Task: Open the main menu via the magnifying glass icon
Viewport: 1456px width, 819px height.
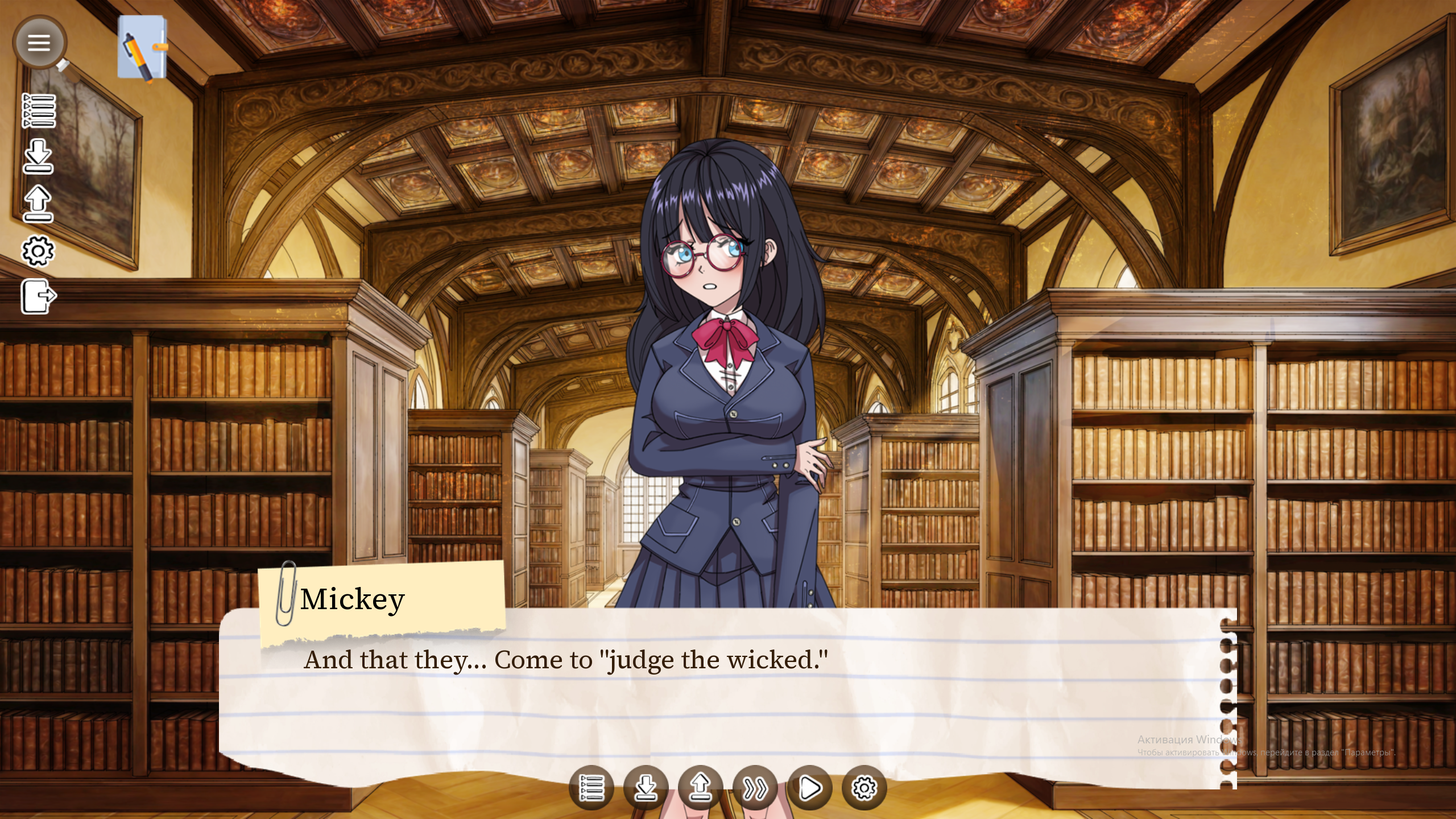Action: 40,43
